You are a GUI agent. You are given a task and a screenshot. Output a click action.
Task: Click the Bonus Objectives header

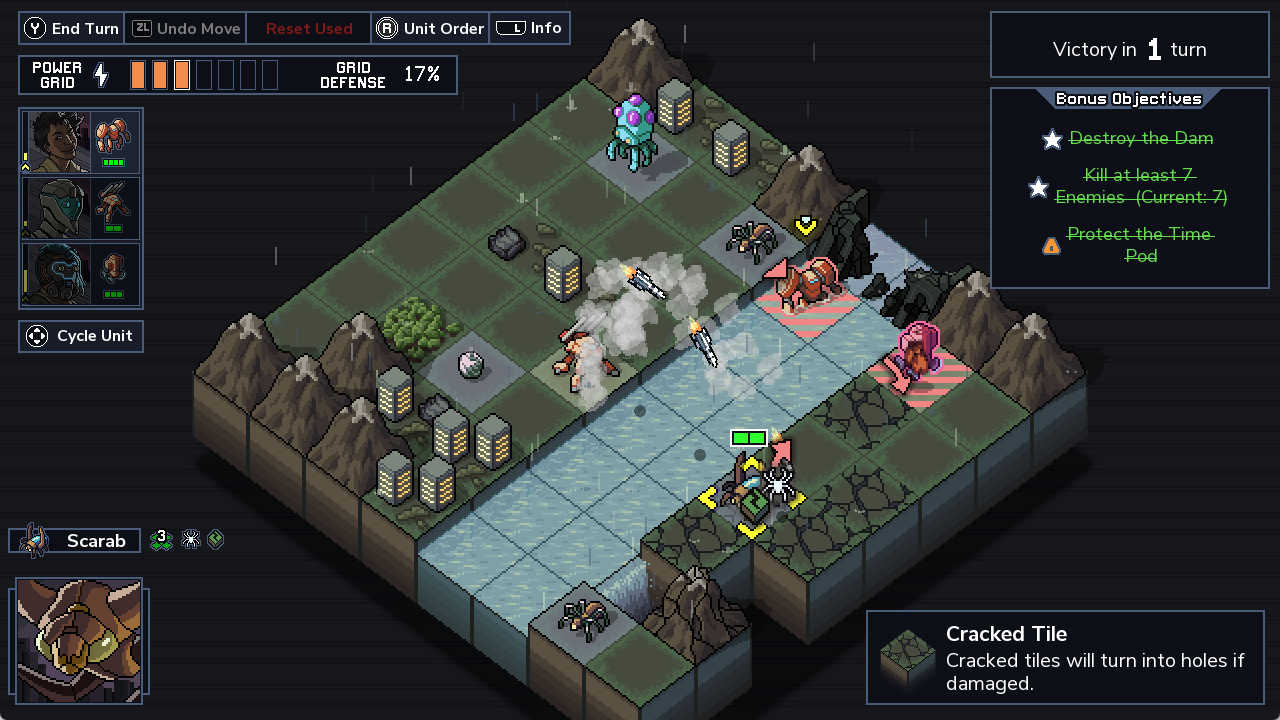tap(1128, 98)
